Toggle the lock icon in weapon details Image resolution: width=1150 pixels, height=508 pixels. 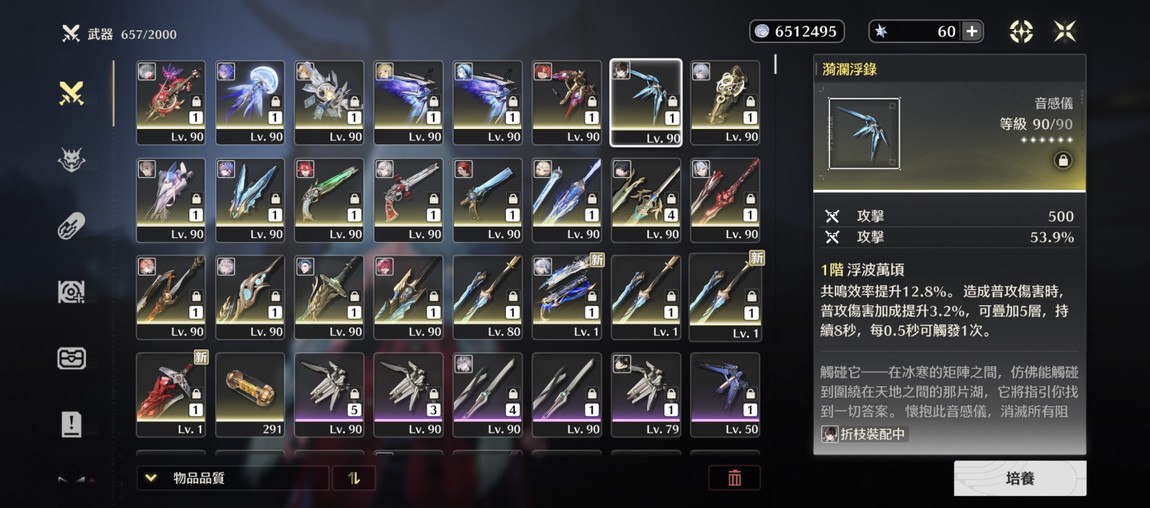click(1062, 160)
